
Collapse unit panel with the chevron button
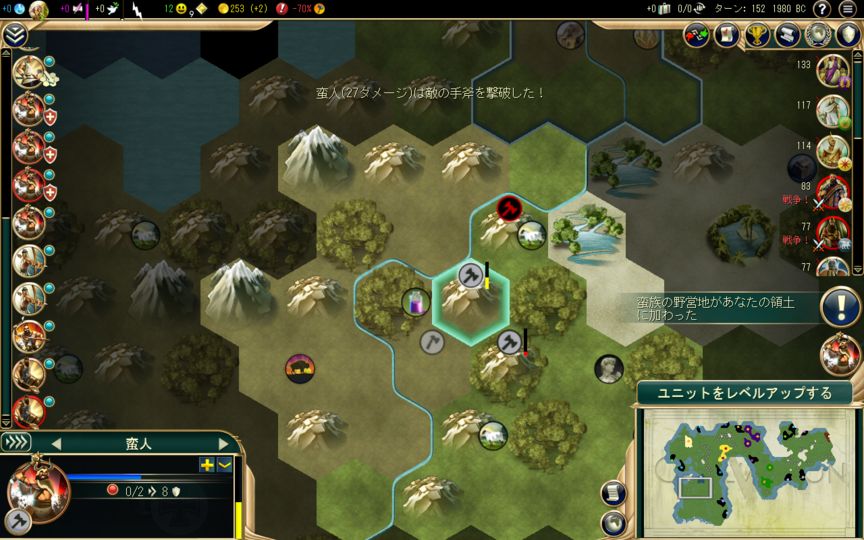pyautogui.click(x=225, y=464)
